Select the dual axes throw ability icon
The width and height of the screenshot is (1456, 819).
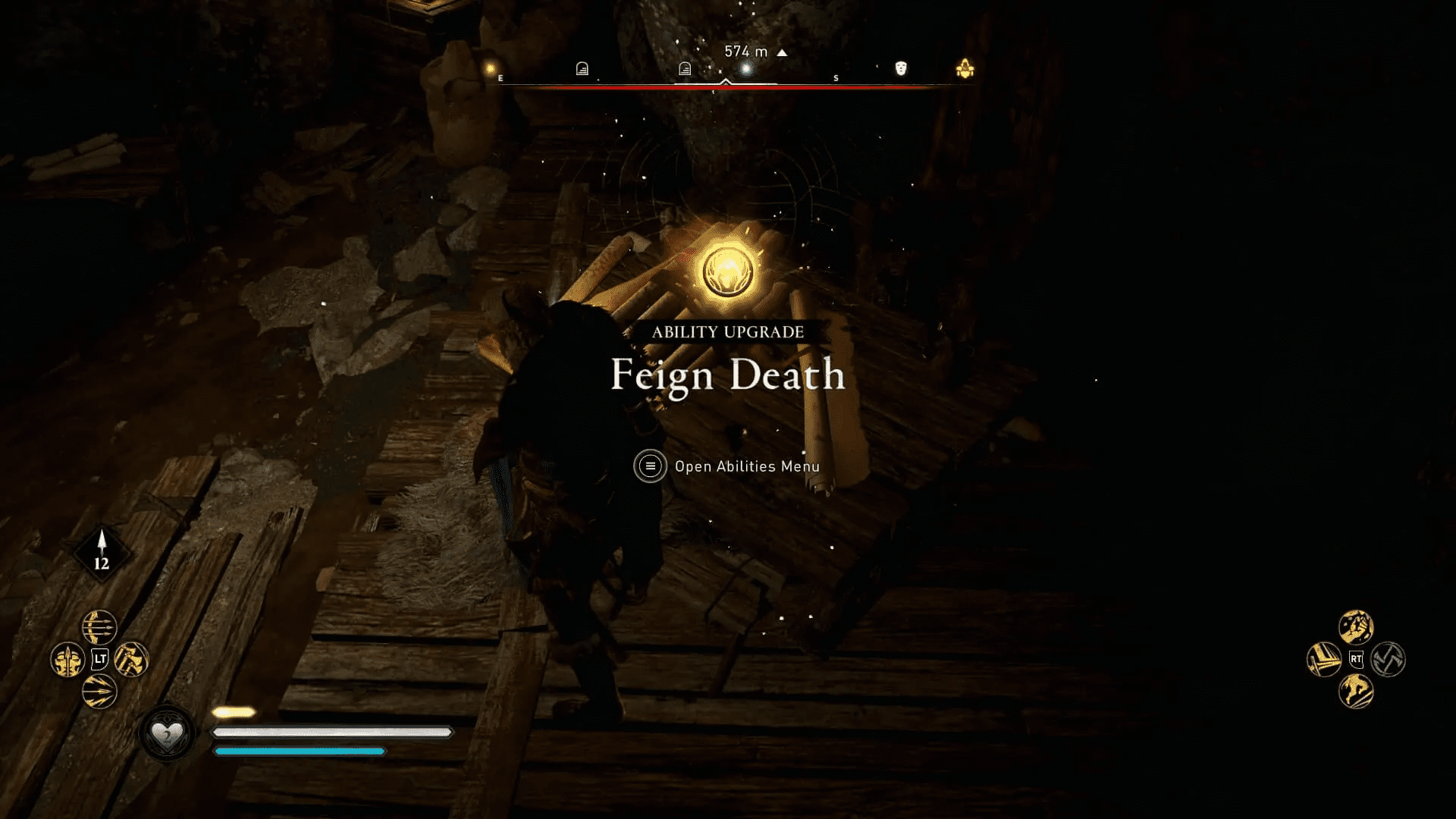click(x=132, y=660)
